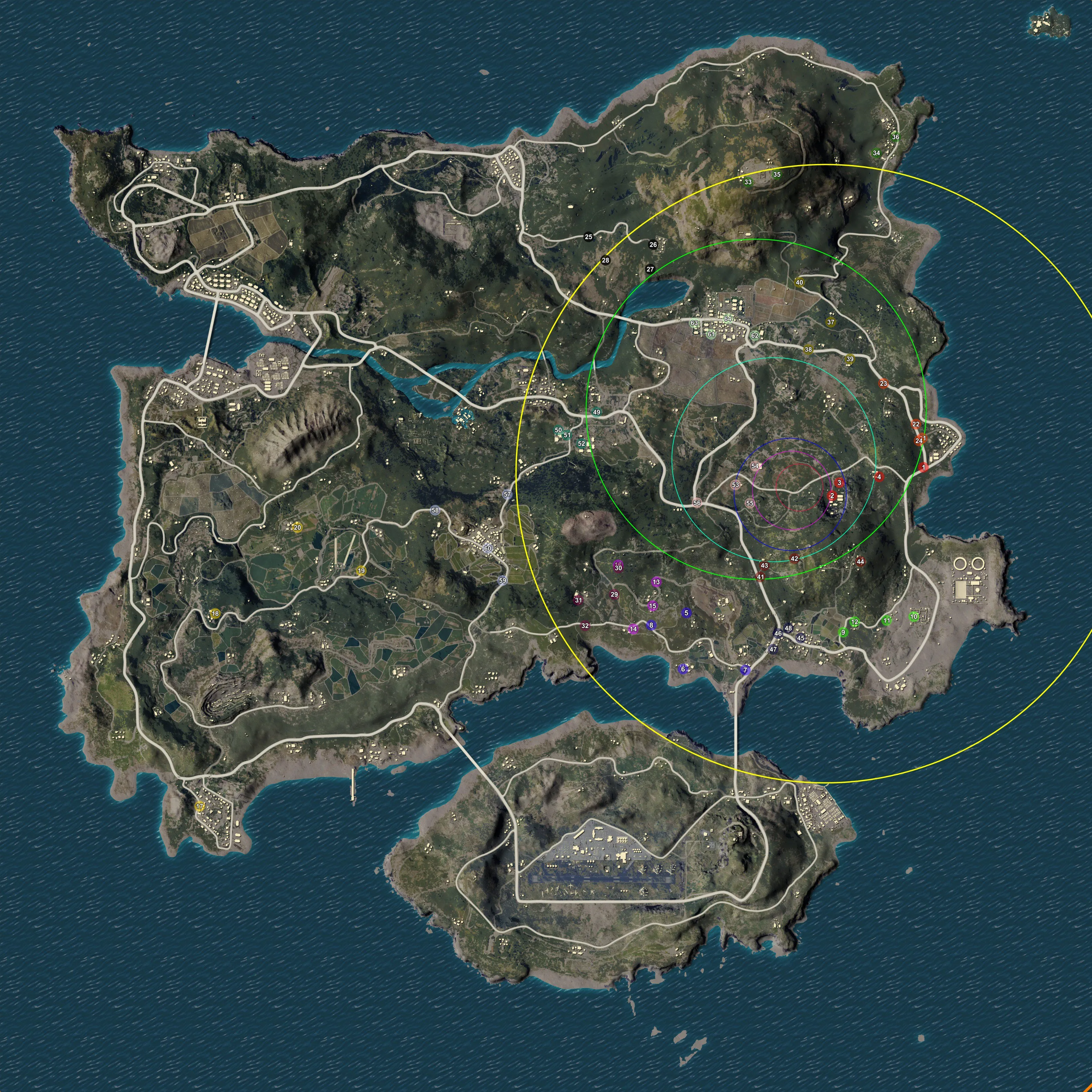This screenshot has height=1092, width=1092.
Task: Click the dark red marker 44
Action: [860, 562]
